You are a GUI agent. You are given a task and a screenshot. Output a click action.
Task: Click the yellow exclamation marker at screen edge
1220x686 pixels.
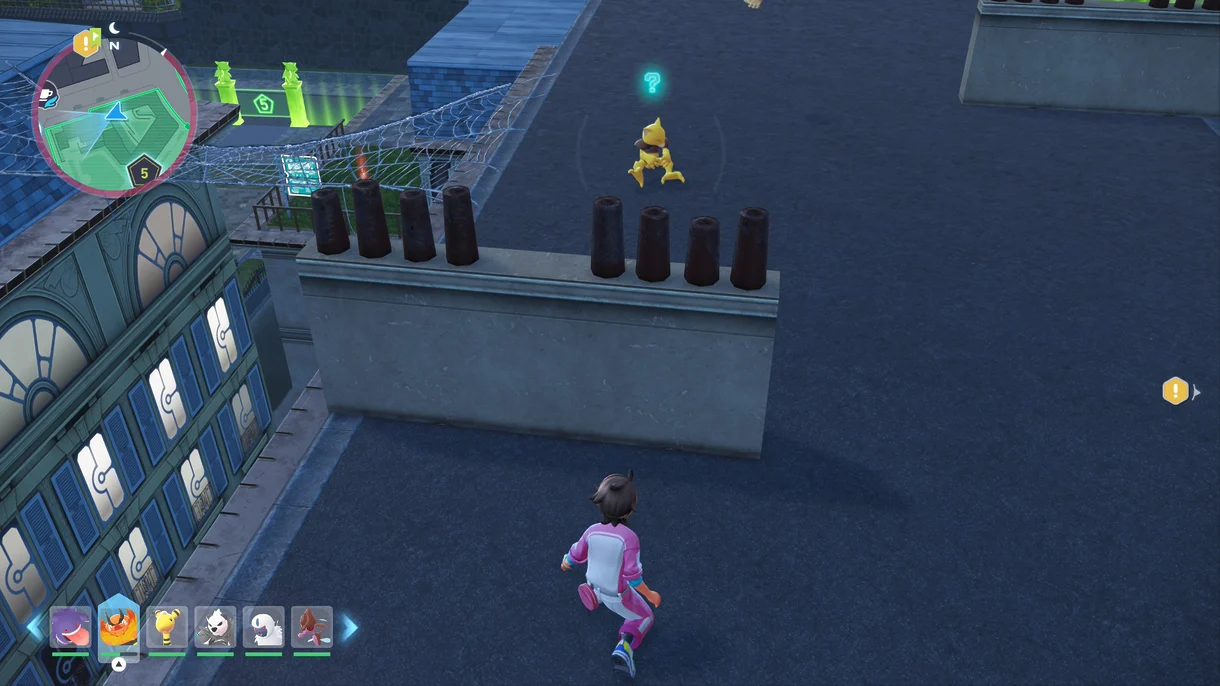(1175, 391)
